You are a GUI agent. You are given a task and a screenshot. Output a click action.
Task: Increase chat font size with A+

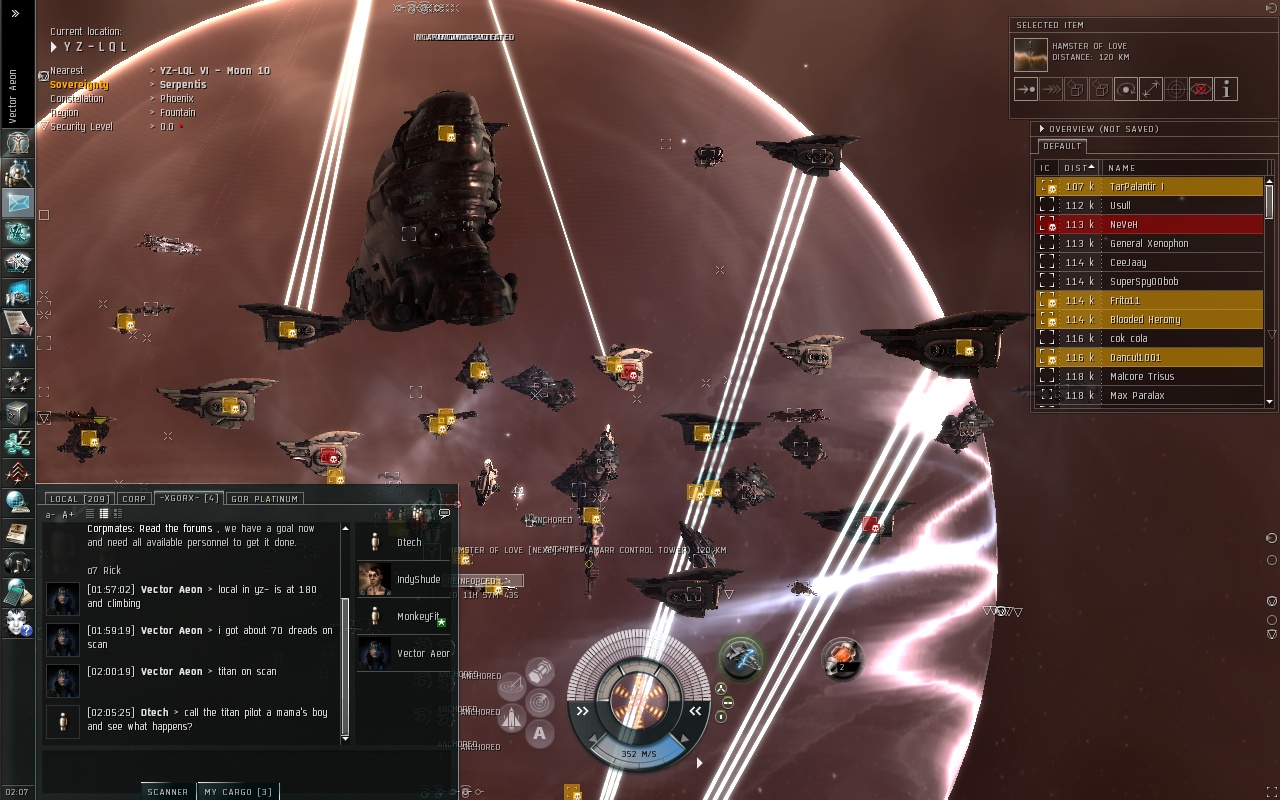pyautogui.click(x=68, y=515)
